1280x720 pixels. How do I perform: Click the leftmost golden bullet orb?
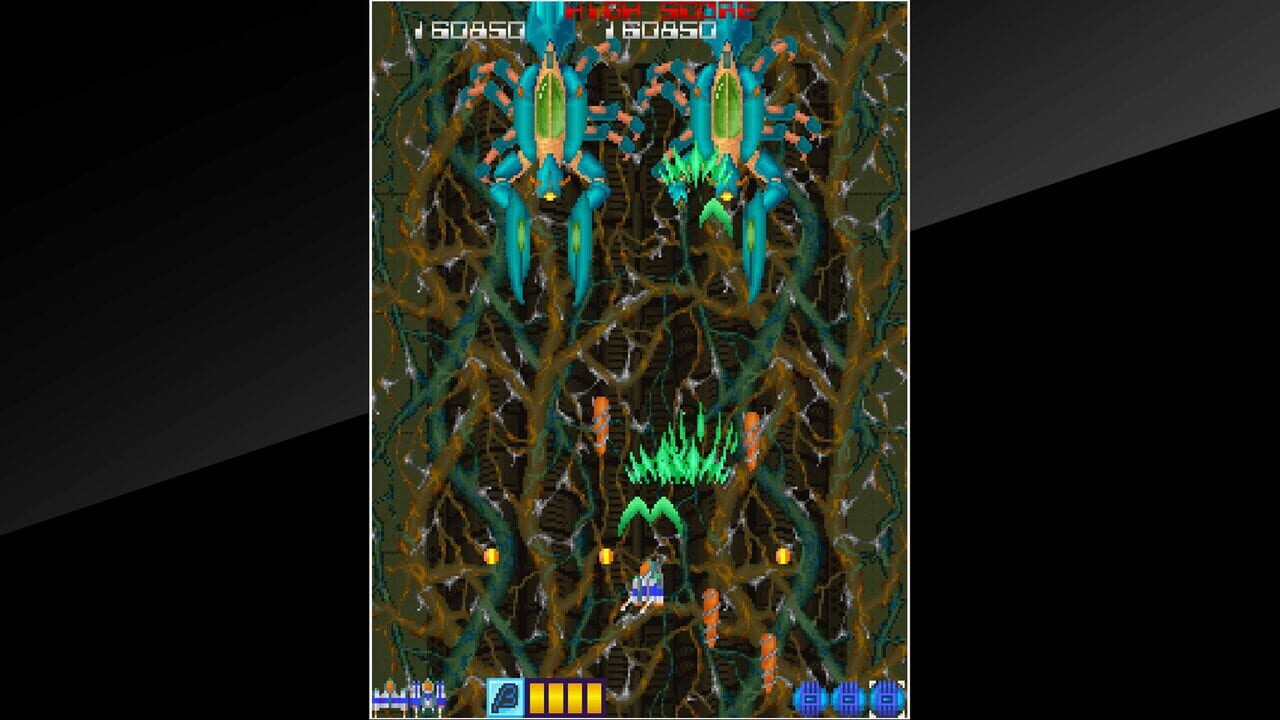(x=490, y=556)
